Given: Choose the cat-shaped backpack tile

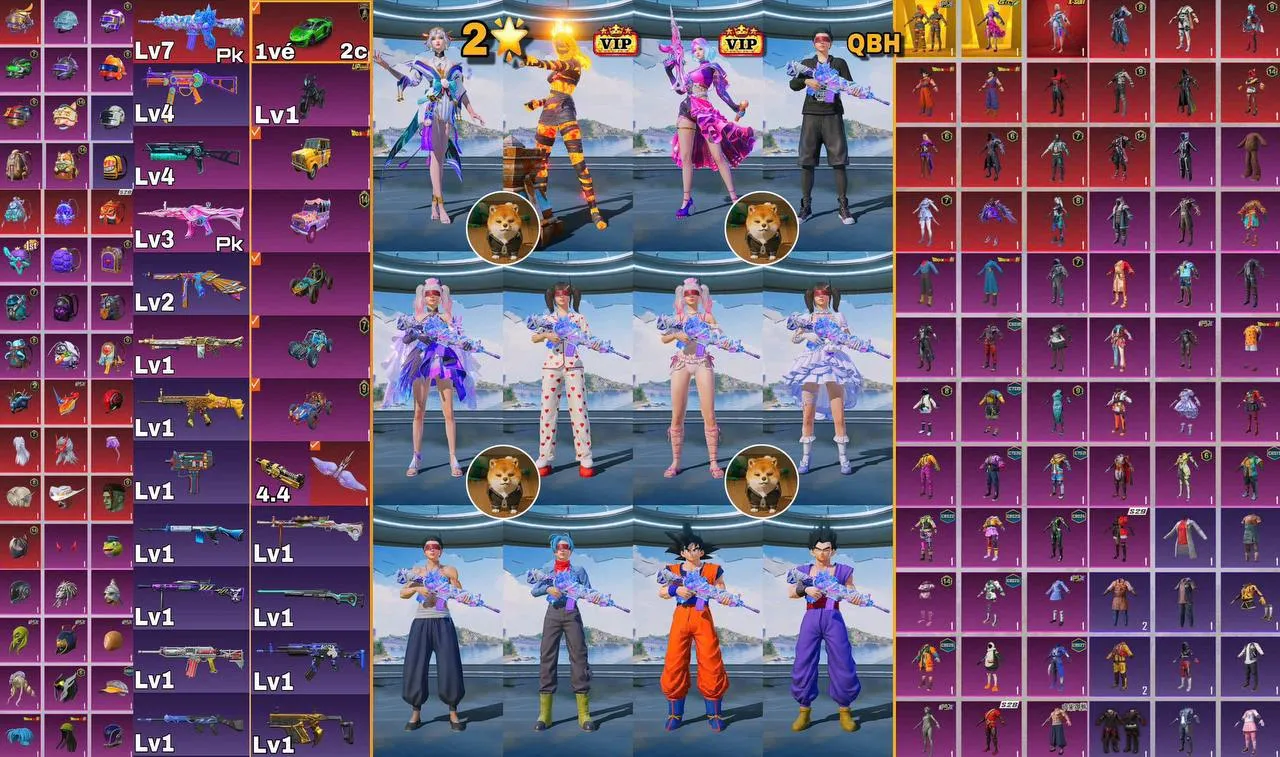Looking at the screenshot, I should [65, 164].
